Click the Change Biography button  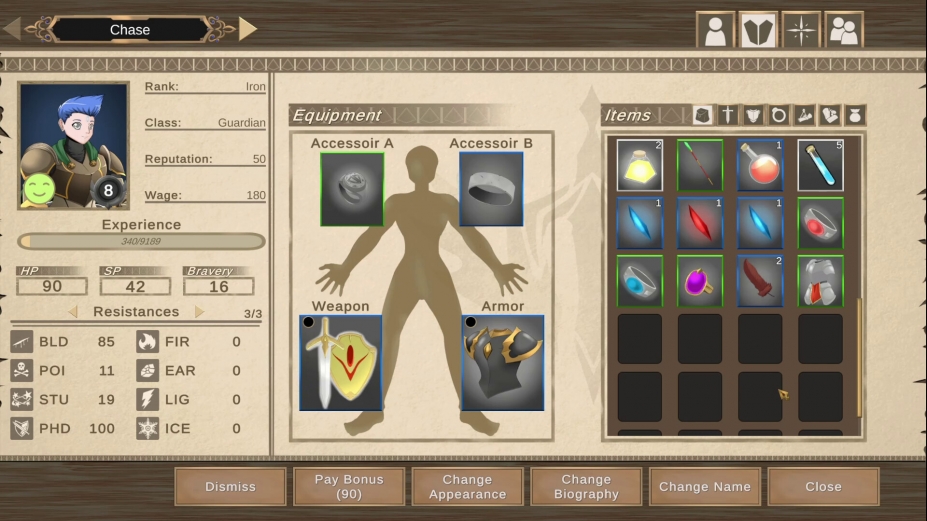[586, 487]
